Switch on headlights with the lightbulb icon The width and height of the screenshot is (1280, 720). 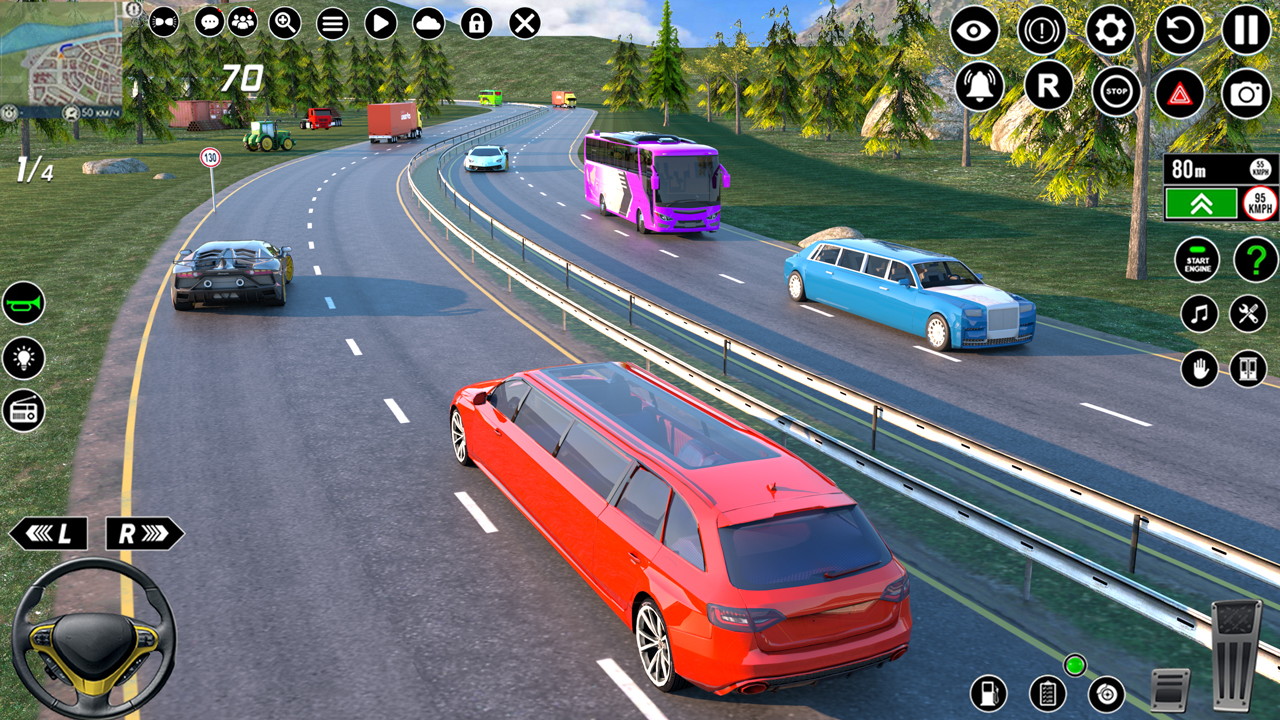tap(23, 357)
